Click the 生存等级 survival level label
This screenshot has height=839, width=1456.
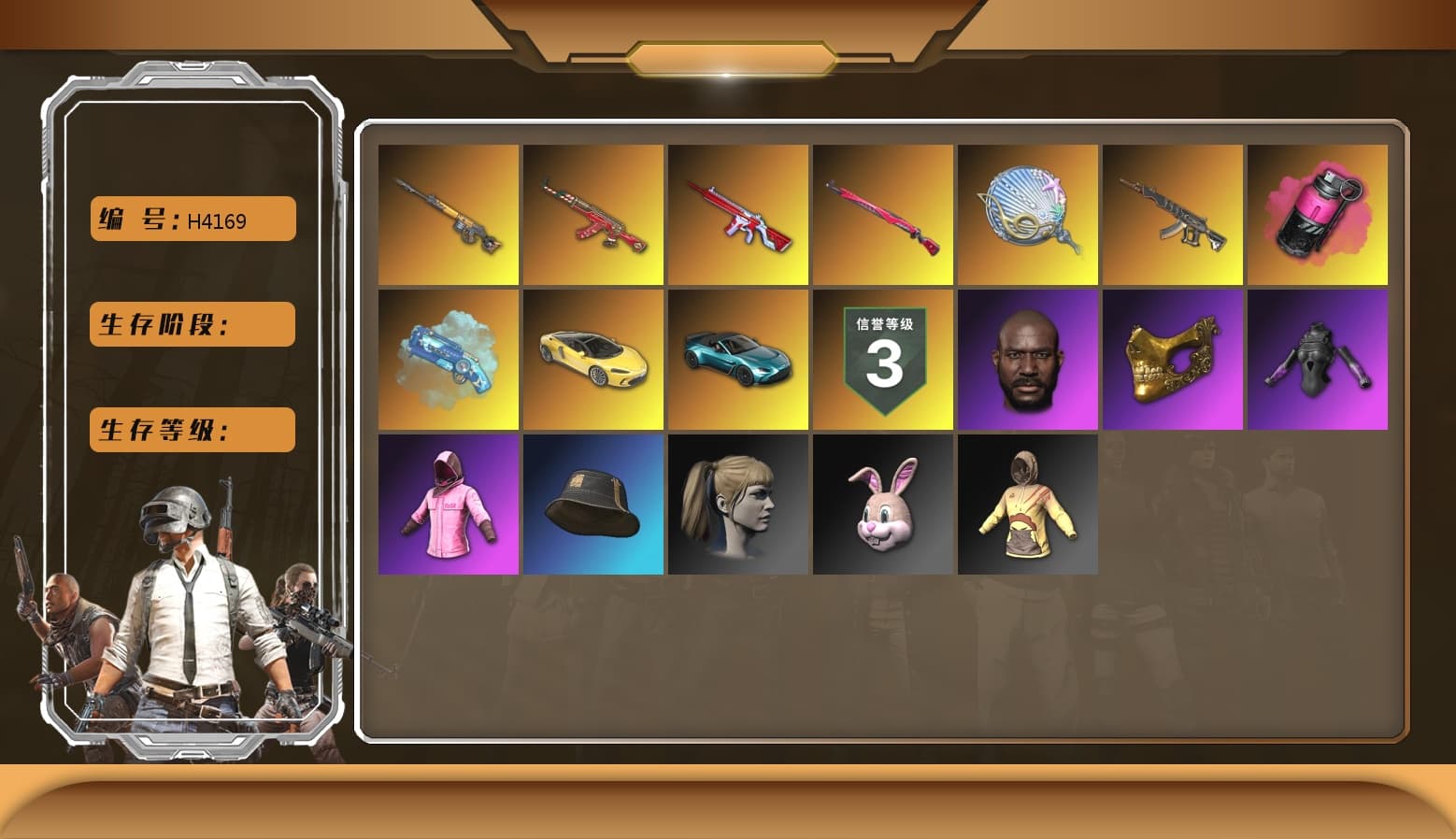191,430
